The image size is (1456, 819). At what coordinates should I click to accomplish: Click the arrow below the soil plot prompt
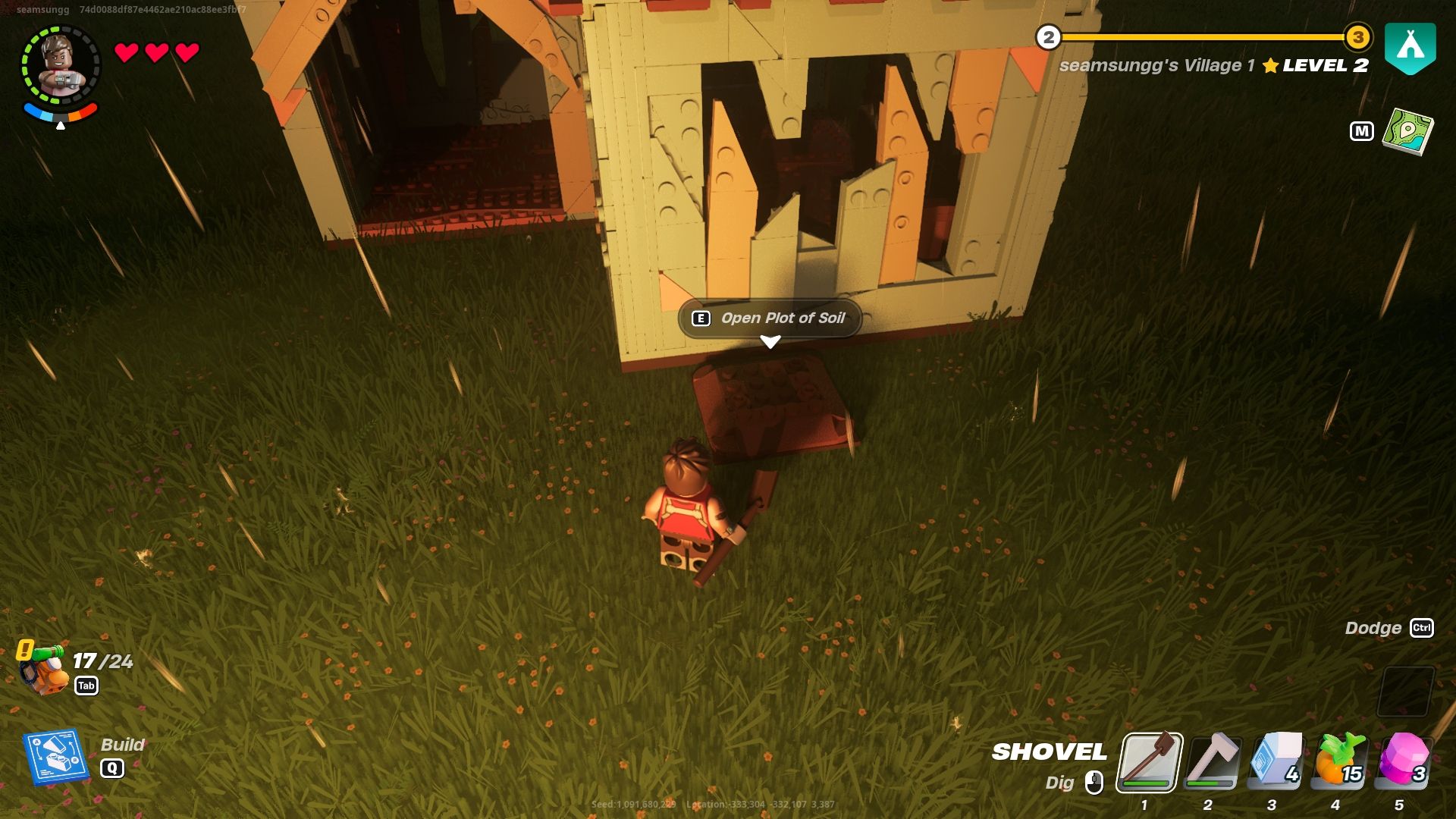771,342
